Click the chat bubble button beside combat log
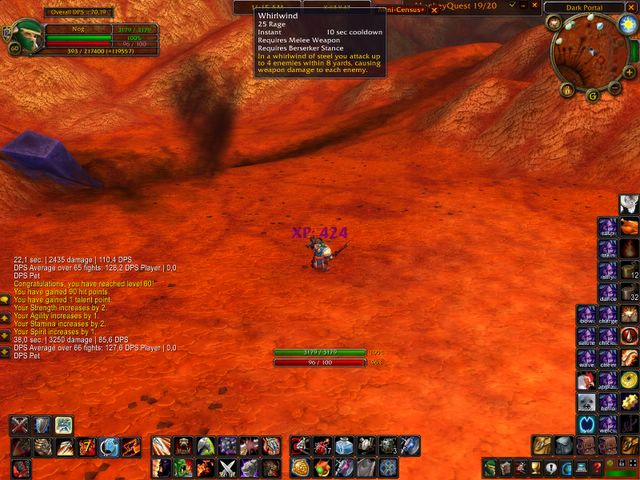This screenshot has width=640, height=480. (5, 298)
